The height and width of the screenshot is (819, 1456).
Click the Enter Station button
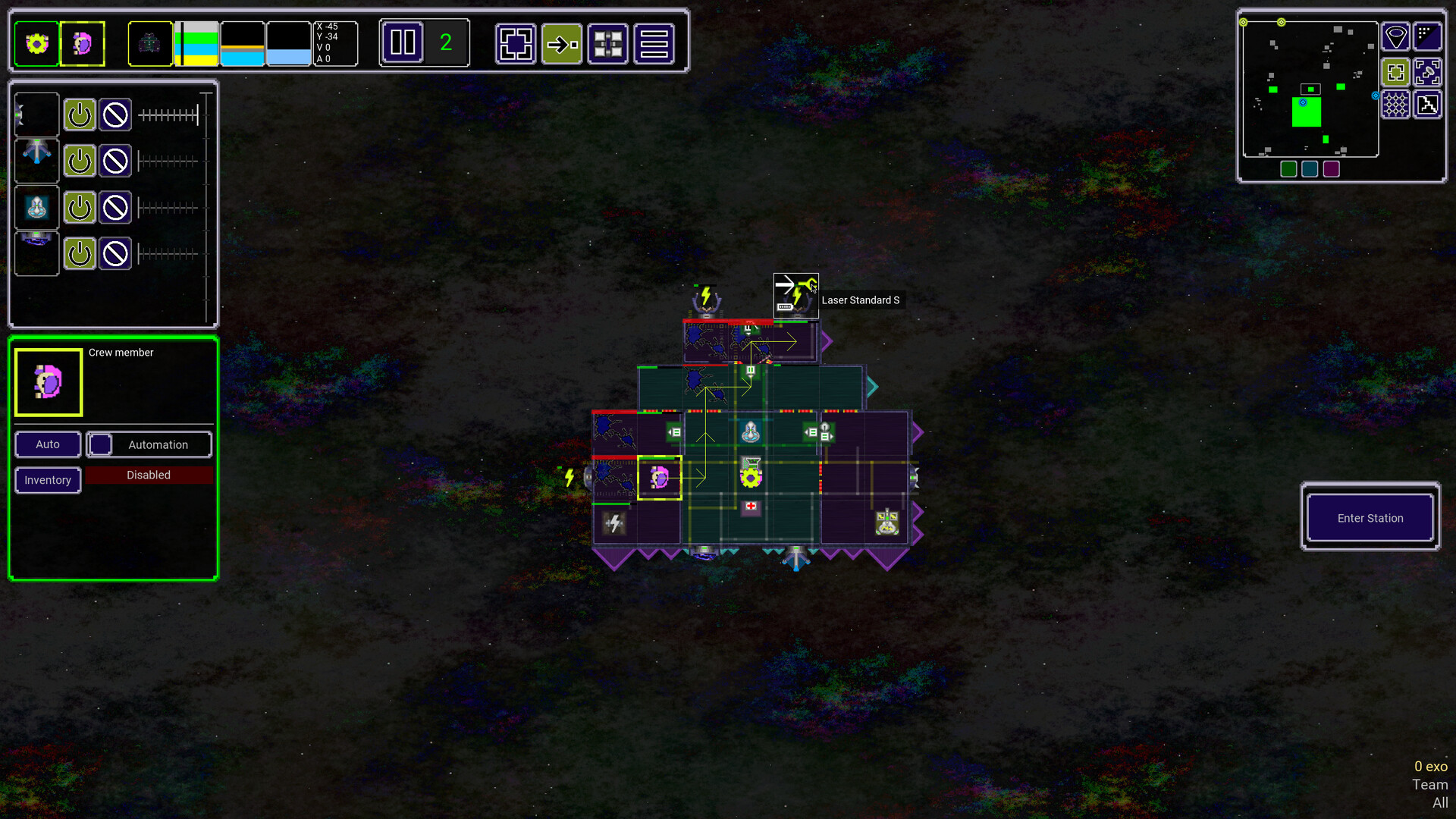pos(1370,518)
